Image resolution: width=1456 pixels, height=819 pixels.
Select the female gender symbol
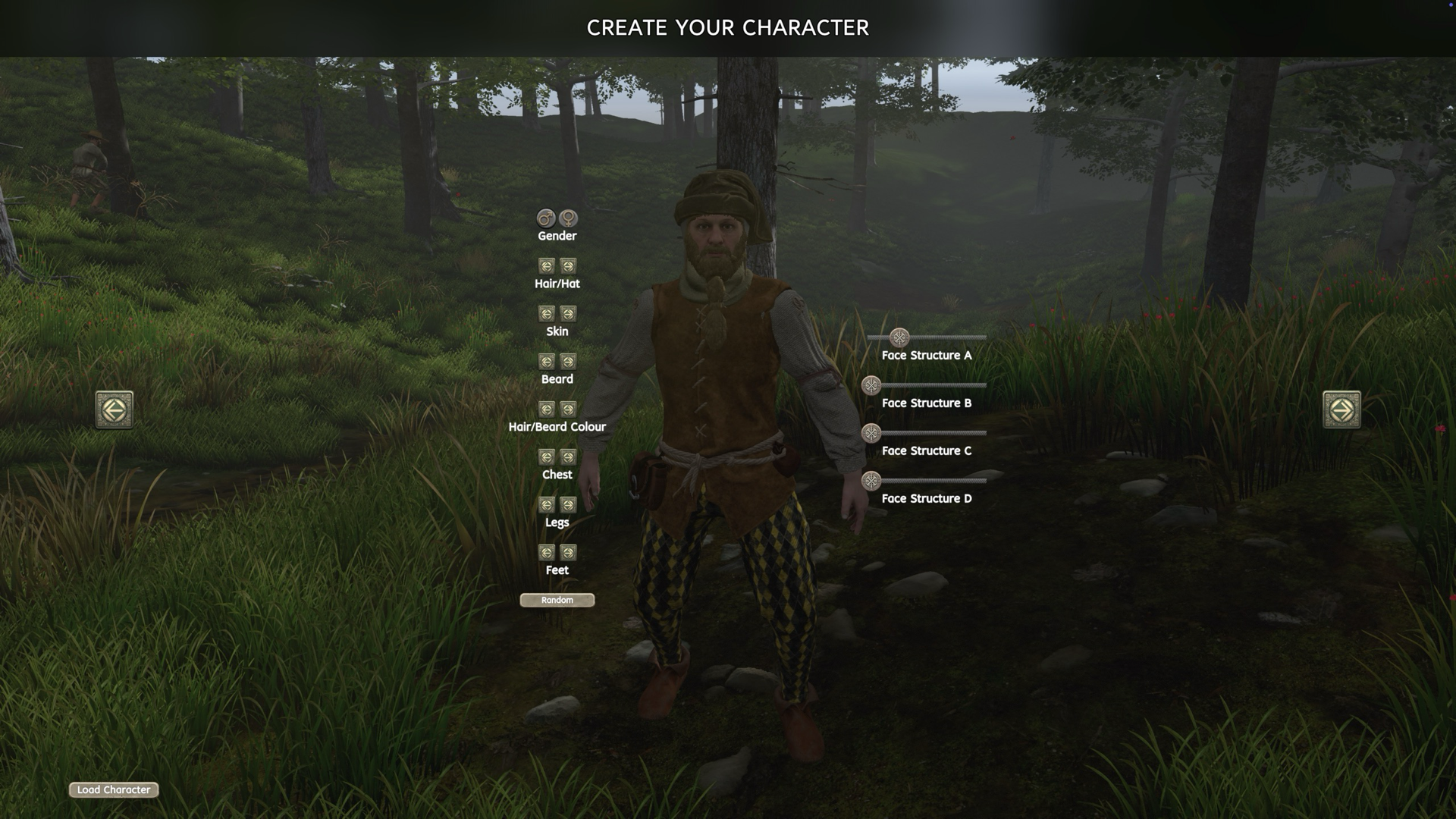pyautogui.click(x=567, y=219)
